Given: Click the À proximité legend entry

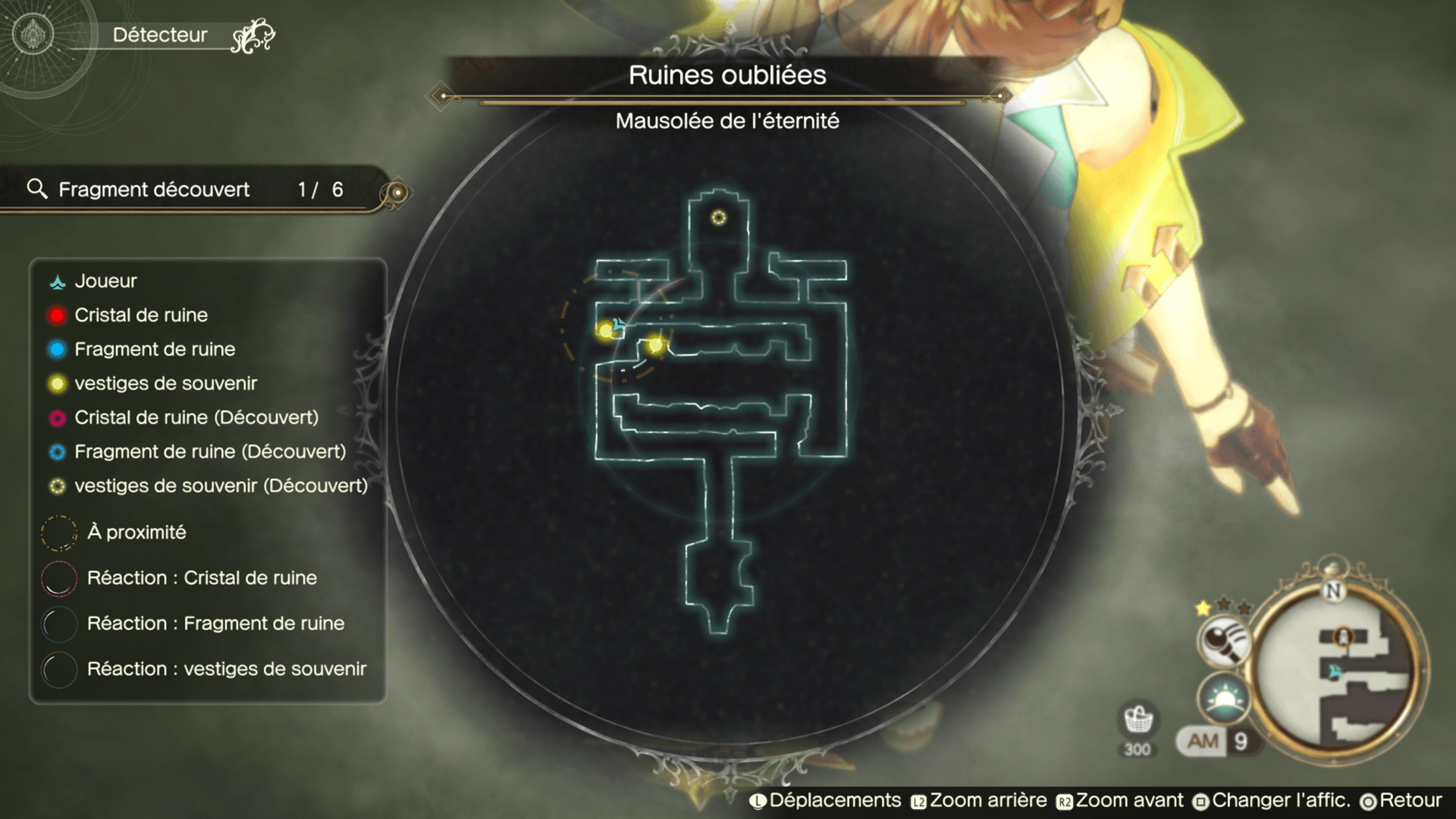Looking at the screenshot, I should [x=136, y=532].
